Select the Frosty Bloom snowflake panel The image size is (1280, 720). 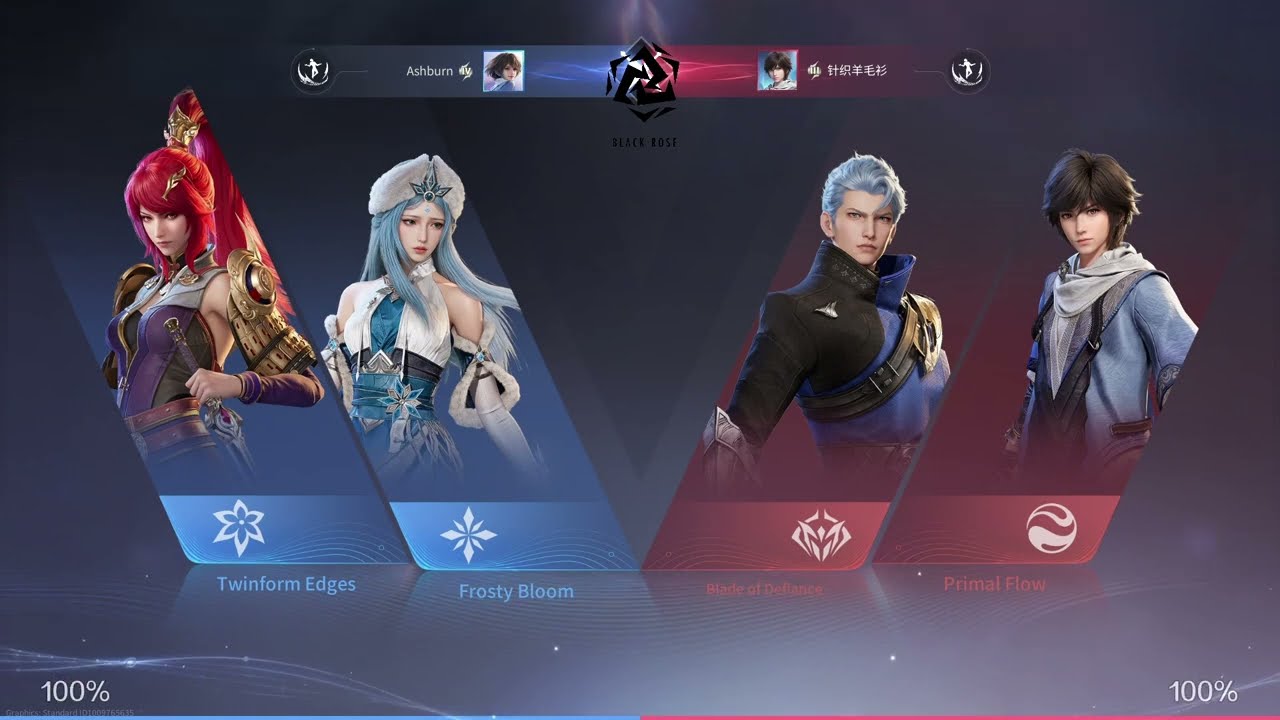(x=468, y=535)
